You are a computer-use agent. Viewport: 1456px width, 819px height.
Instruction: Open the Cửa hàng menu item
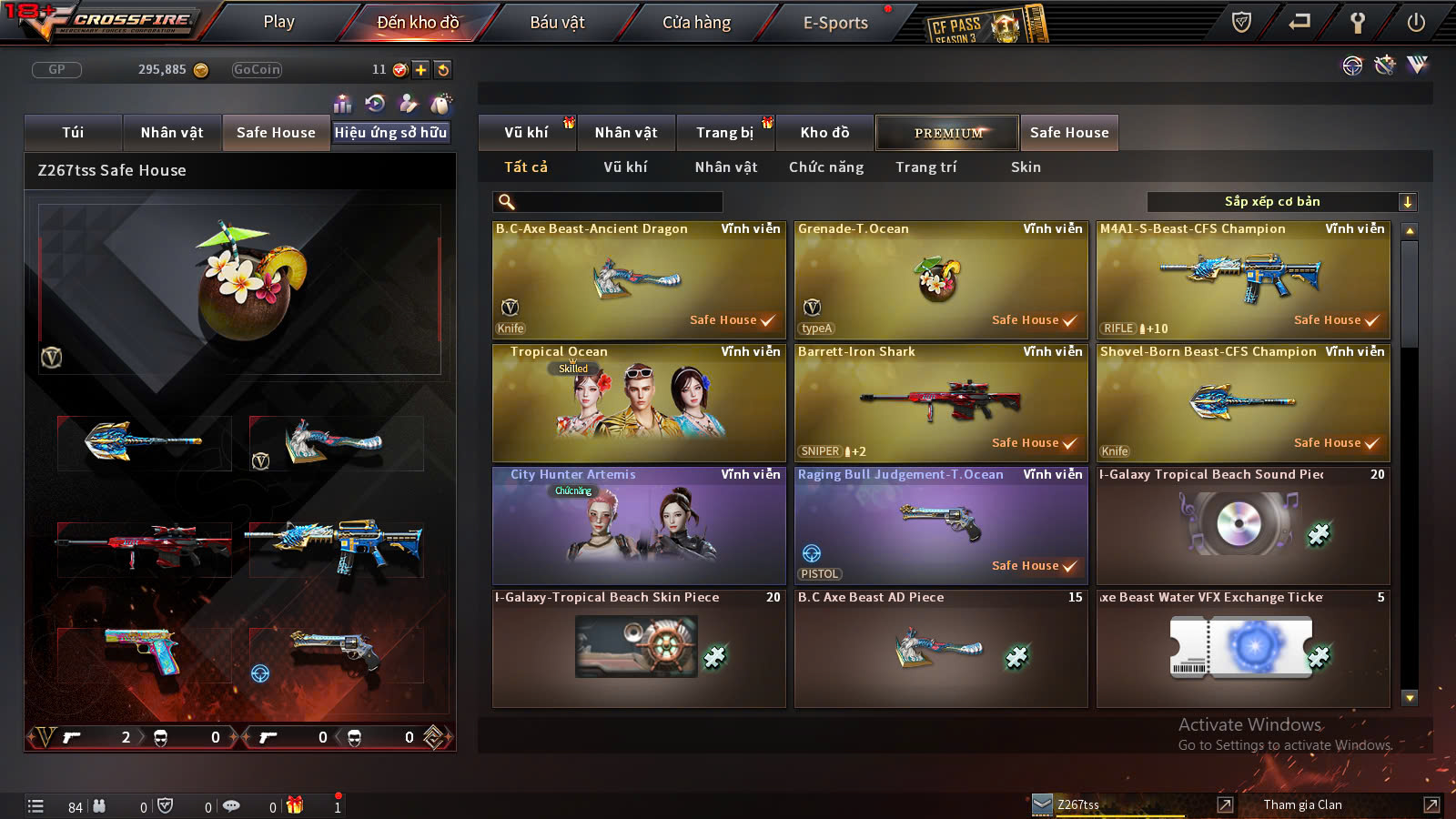coord(696,22)
